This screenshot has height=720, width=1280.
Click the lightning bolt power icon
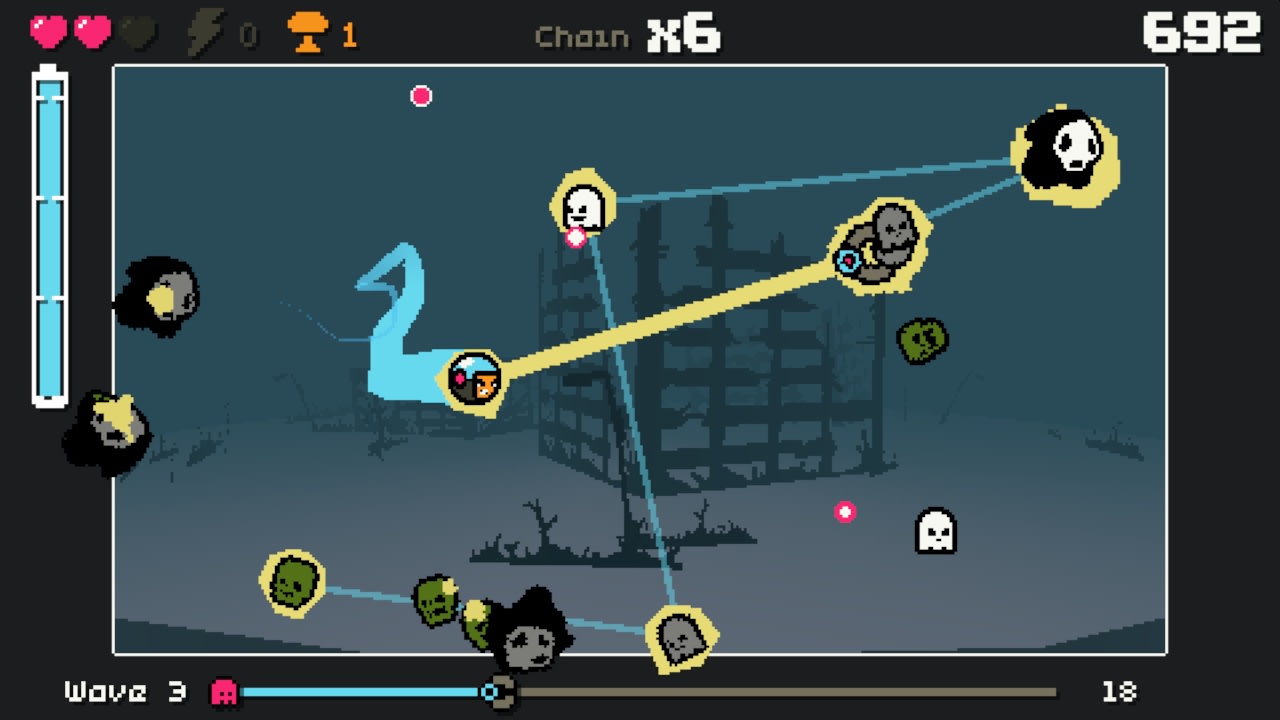point(205,31)
